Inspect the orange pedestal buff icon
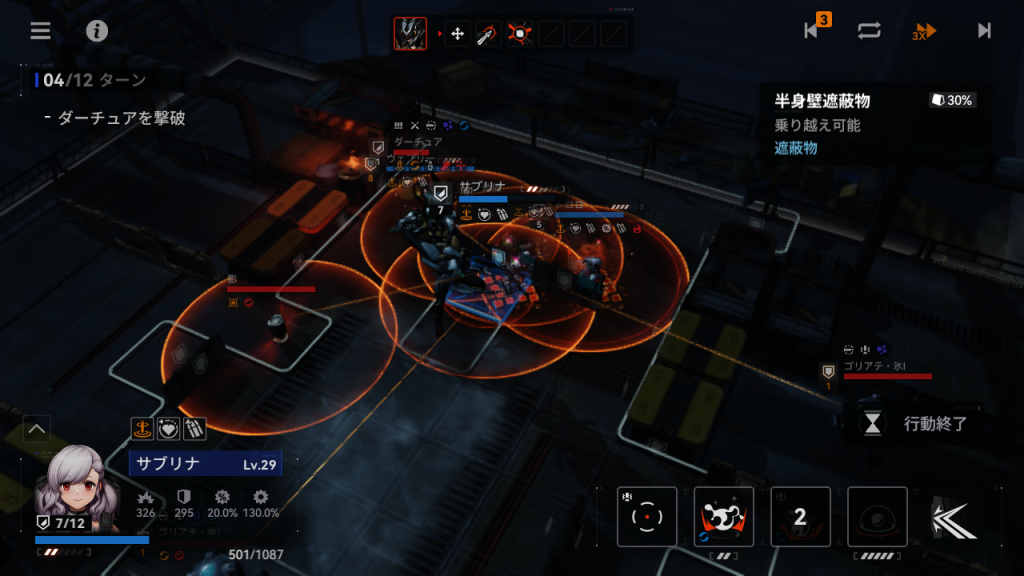Image resolution: width=1024 pixels, height=576 pixels. [x=142, y=429]
